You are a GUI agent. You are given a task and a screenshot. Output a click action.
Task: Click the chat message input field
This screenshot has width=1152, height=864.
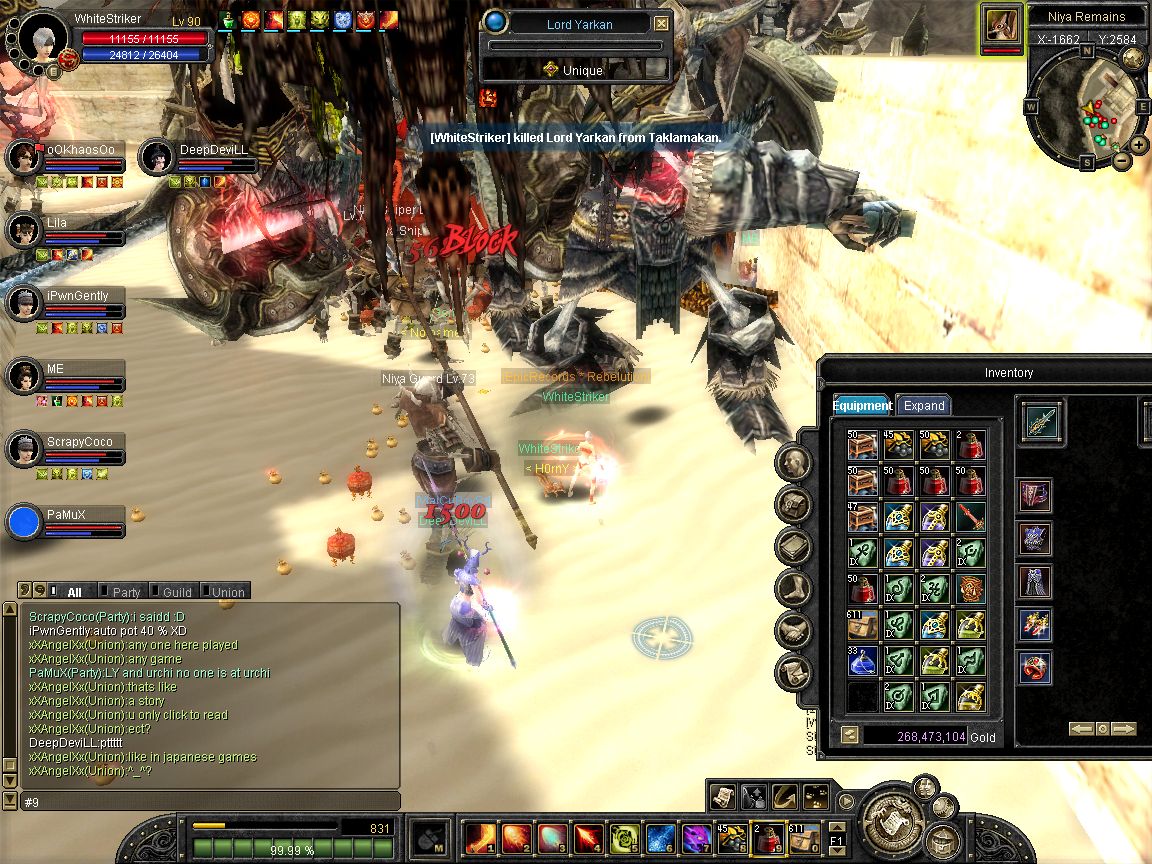coord(210,802)
